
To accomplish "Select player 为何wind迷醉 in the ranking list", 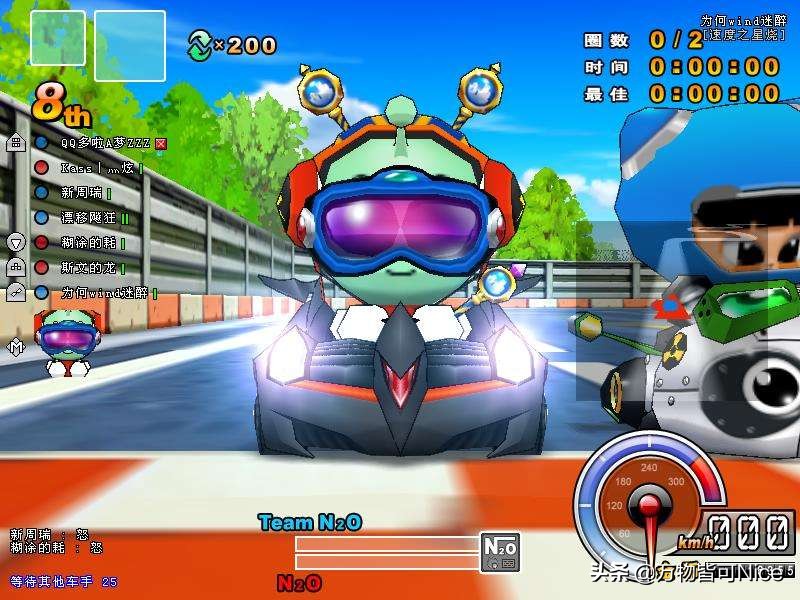I will (104, 292).
